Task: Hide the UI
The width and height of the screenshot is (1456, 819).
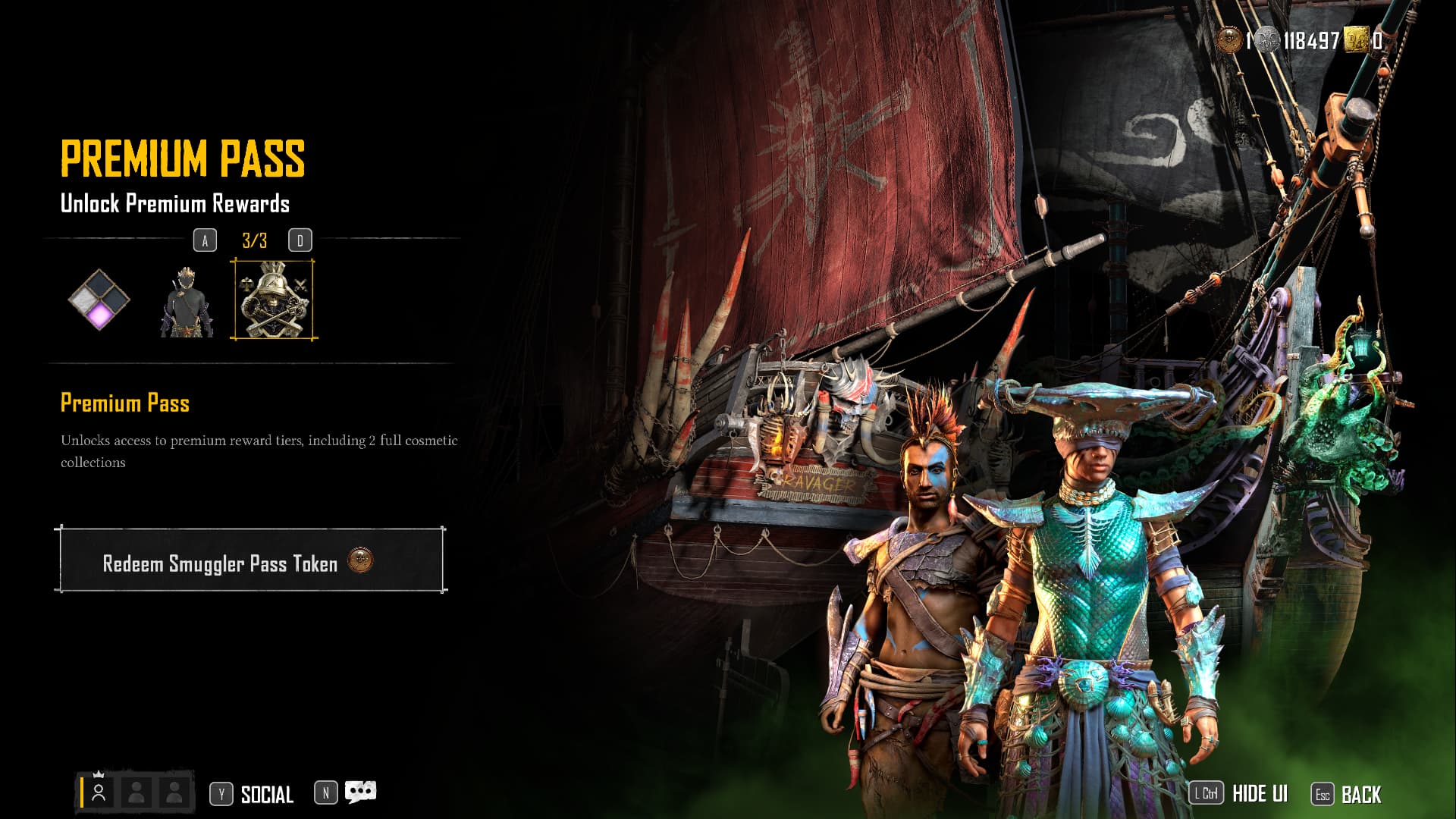Action: pos(1259,794)
